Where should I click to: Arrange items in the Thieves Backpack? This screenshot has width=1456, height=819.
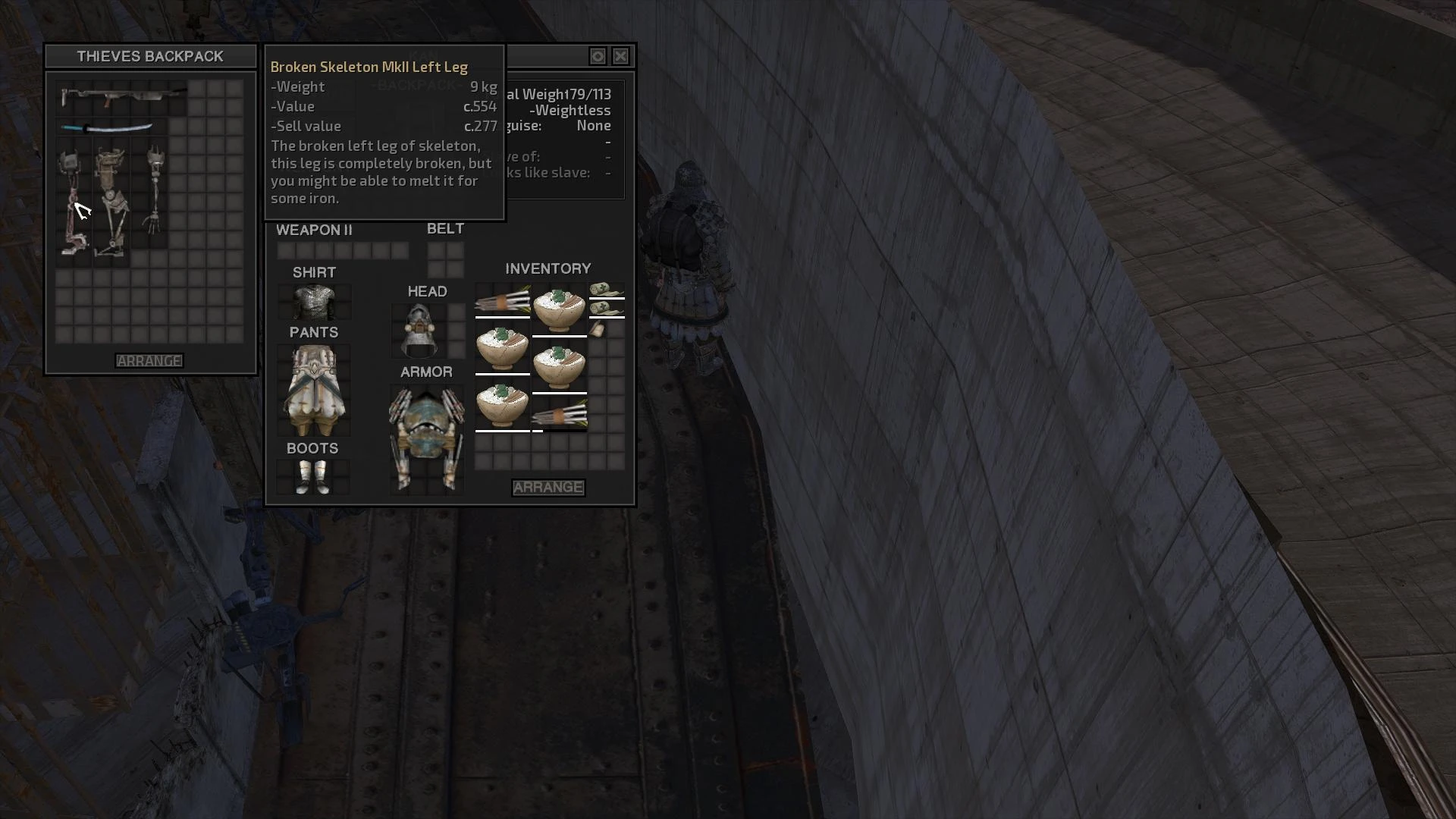tap(149, 361)
